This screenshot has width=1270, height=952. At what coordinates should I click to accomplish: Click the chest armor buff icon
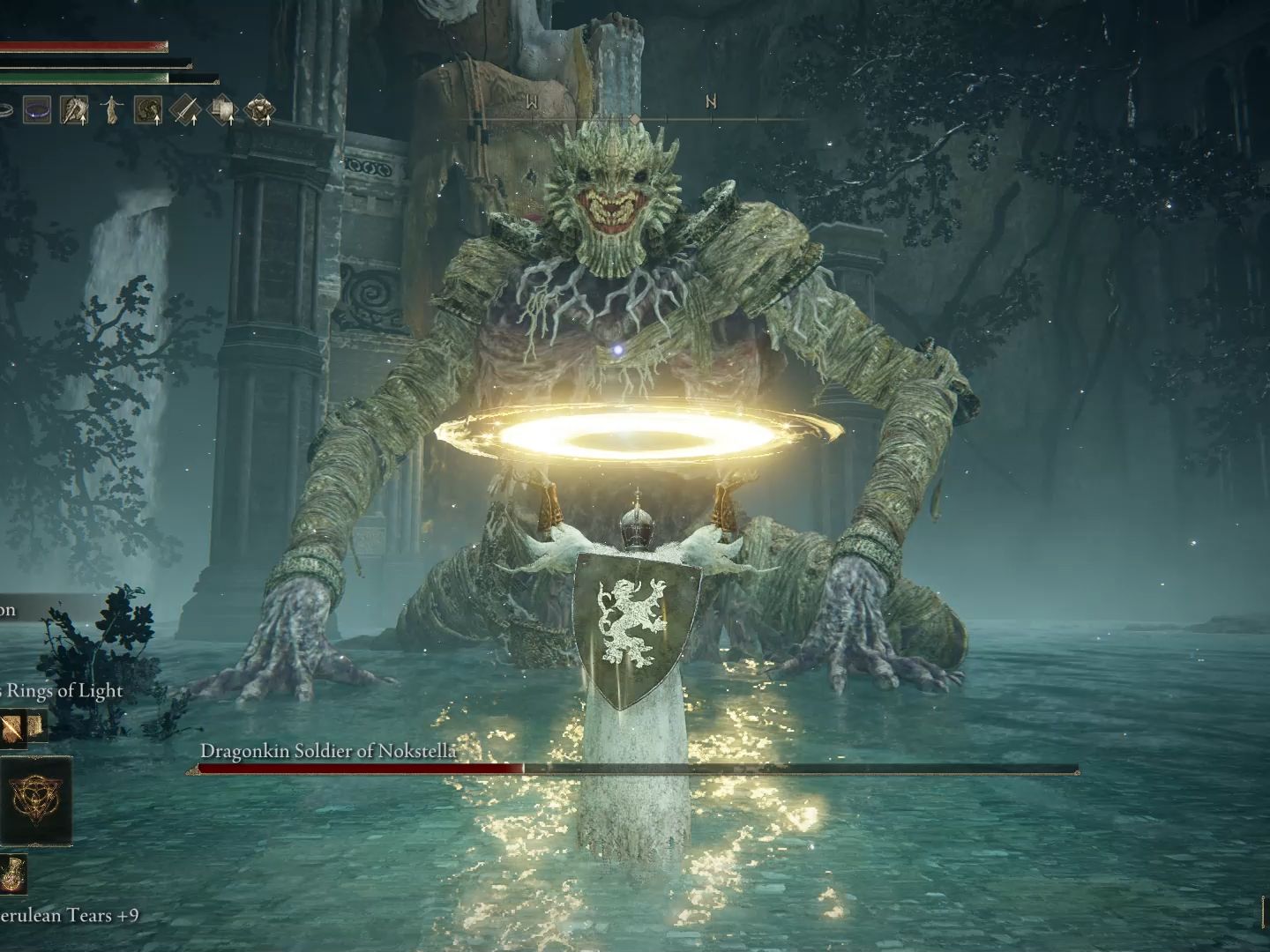(x=259, y=109)
